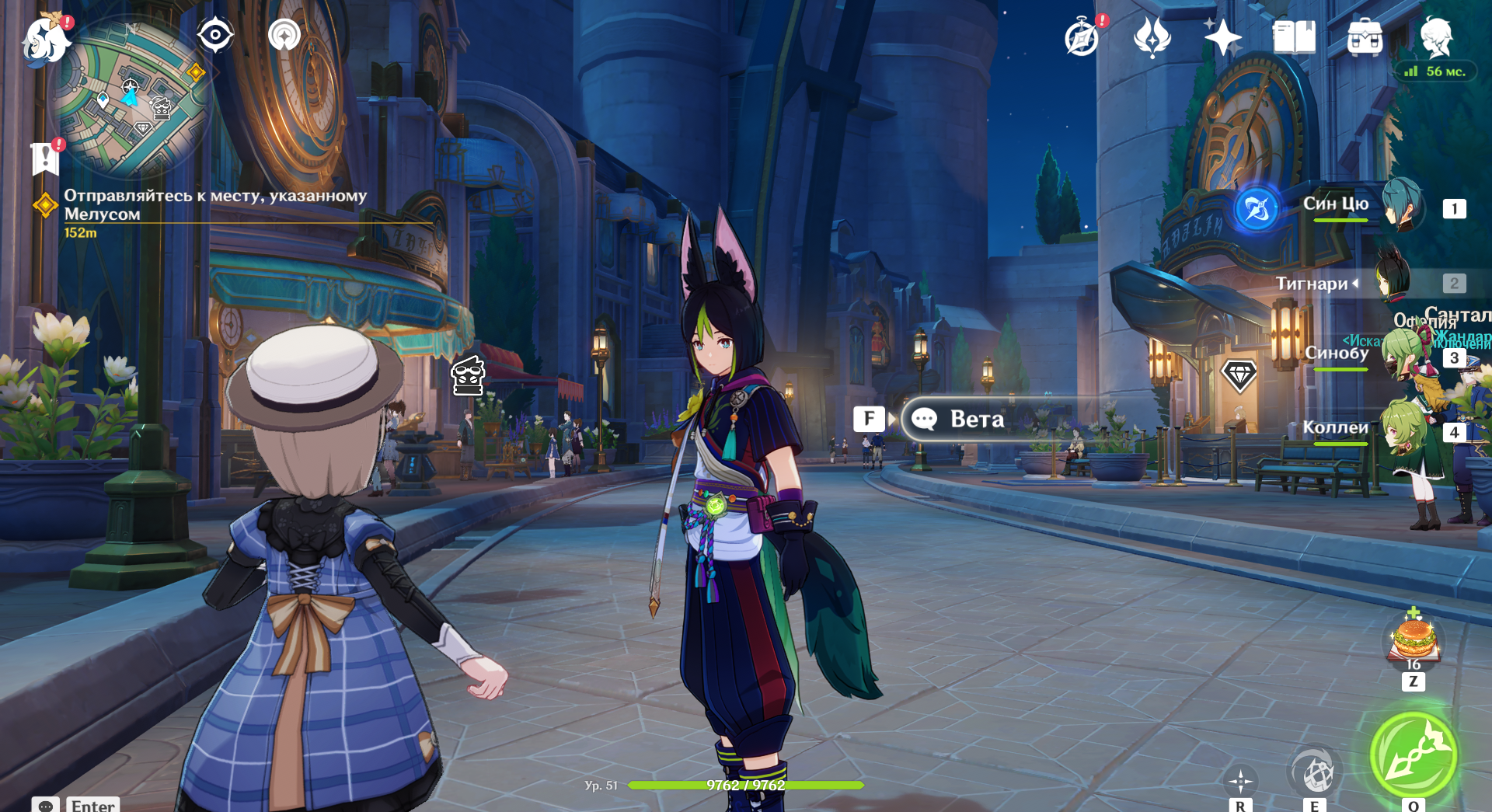Open the circular minimap
The height and width of the screenshot is (812, 1492).
pos(131,99)
